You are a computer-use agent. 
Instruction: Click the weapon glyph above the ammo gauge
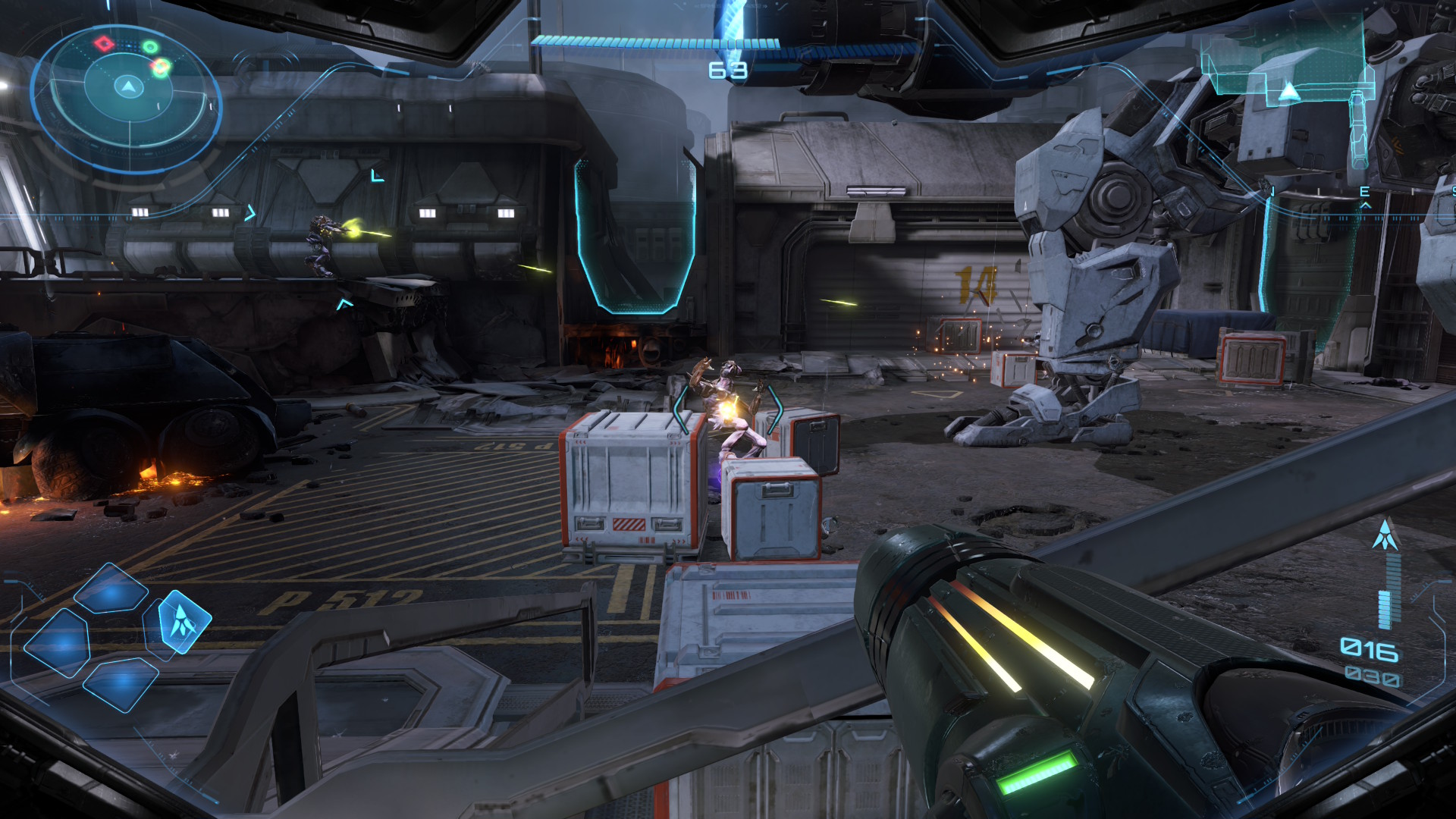click(1385, 535)
